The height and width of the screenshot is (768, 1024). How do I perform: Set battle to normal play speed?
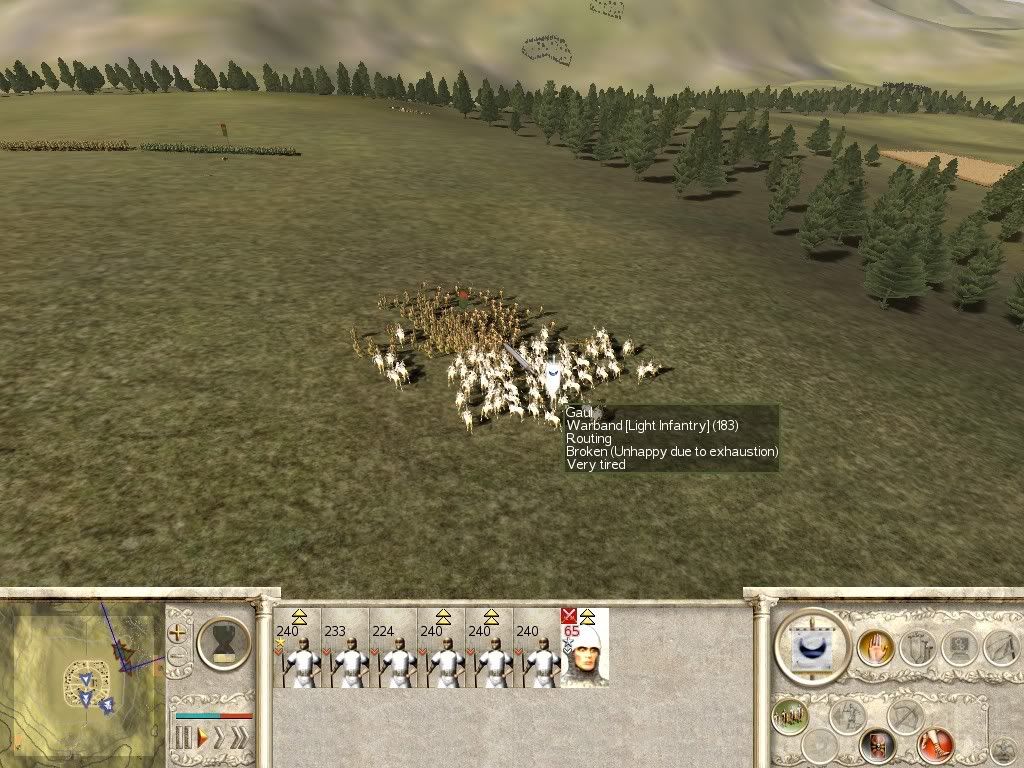coord(203,739)
